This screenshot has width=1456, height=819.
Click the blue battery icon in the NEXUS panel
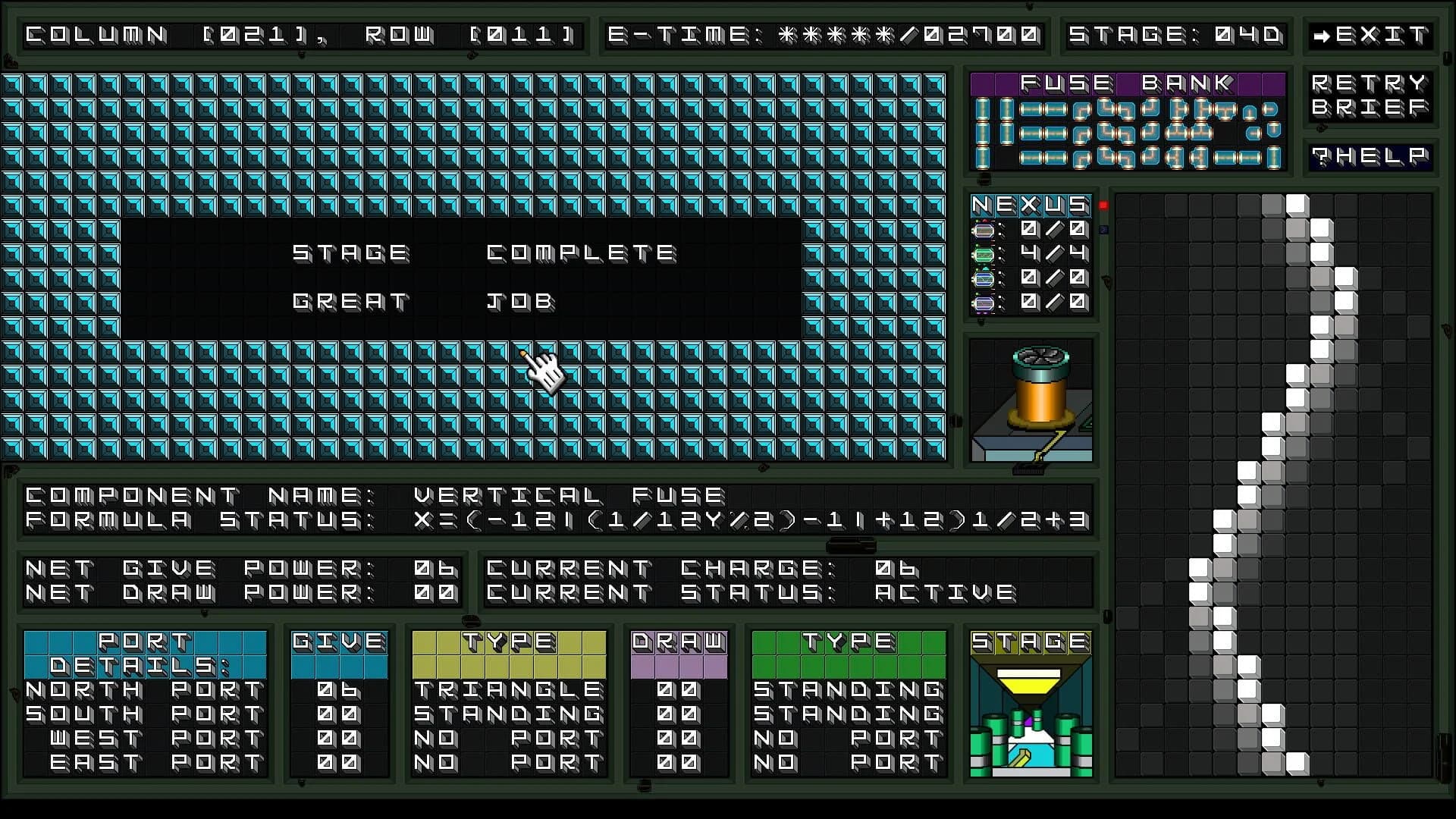coord(984,279)
